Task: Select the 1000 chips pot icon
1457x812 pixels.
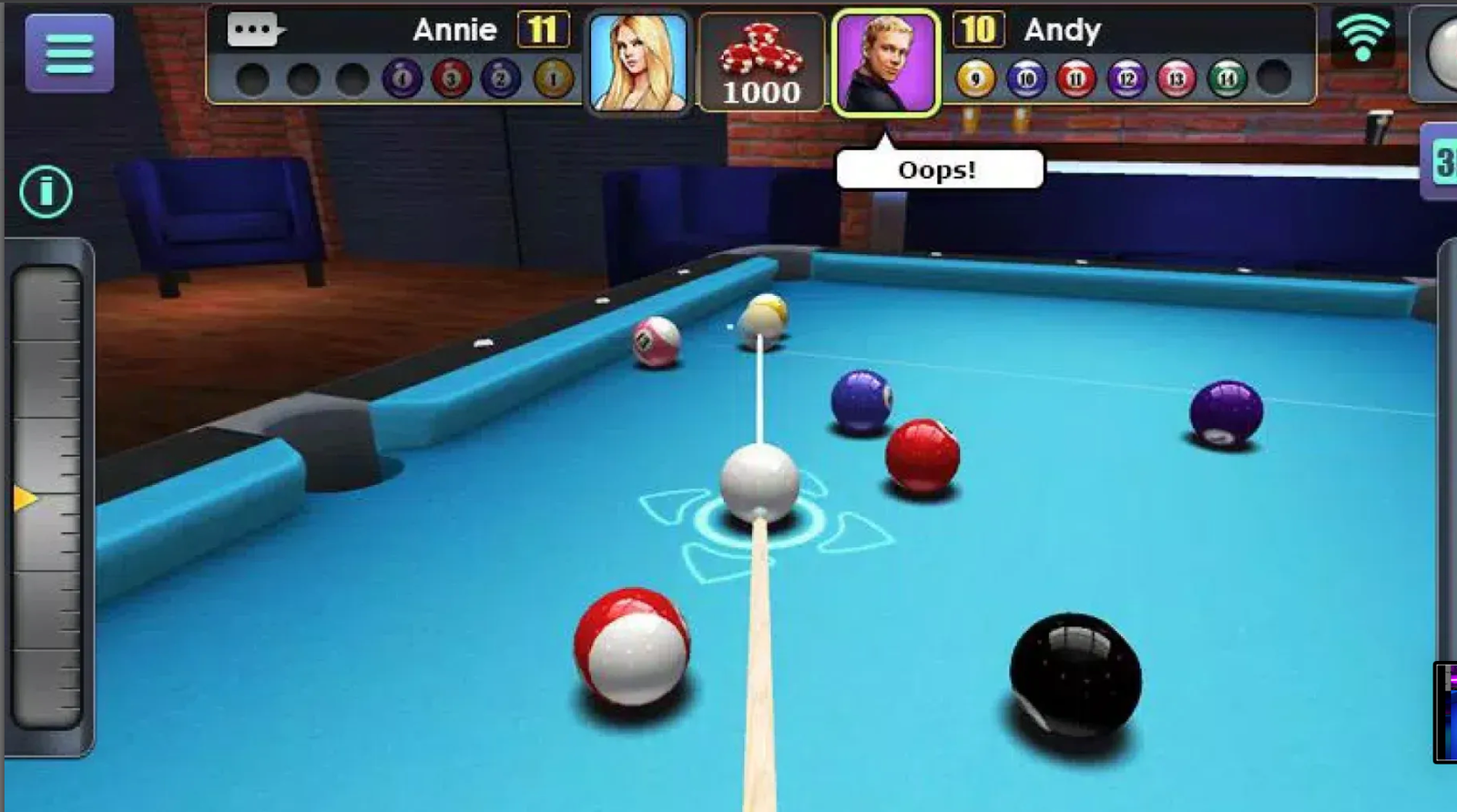Action: coord(763,61)
